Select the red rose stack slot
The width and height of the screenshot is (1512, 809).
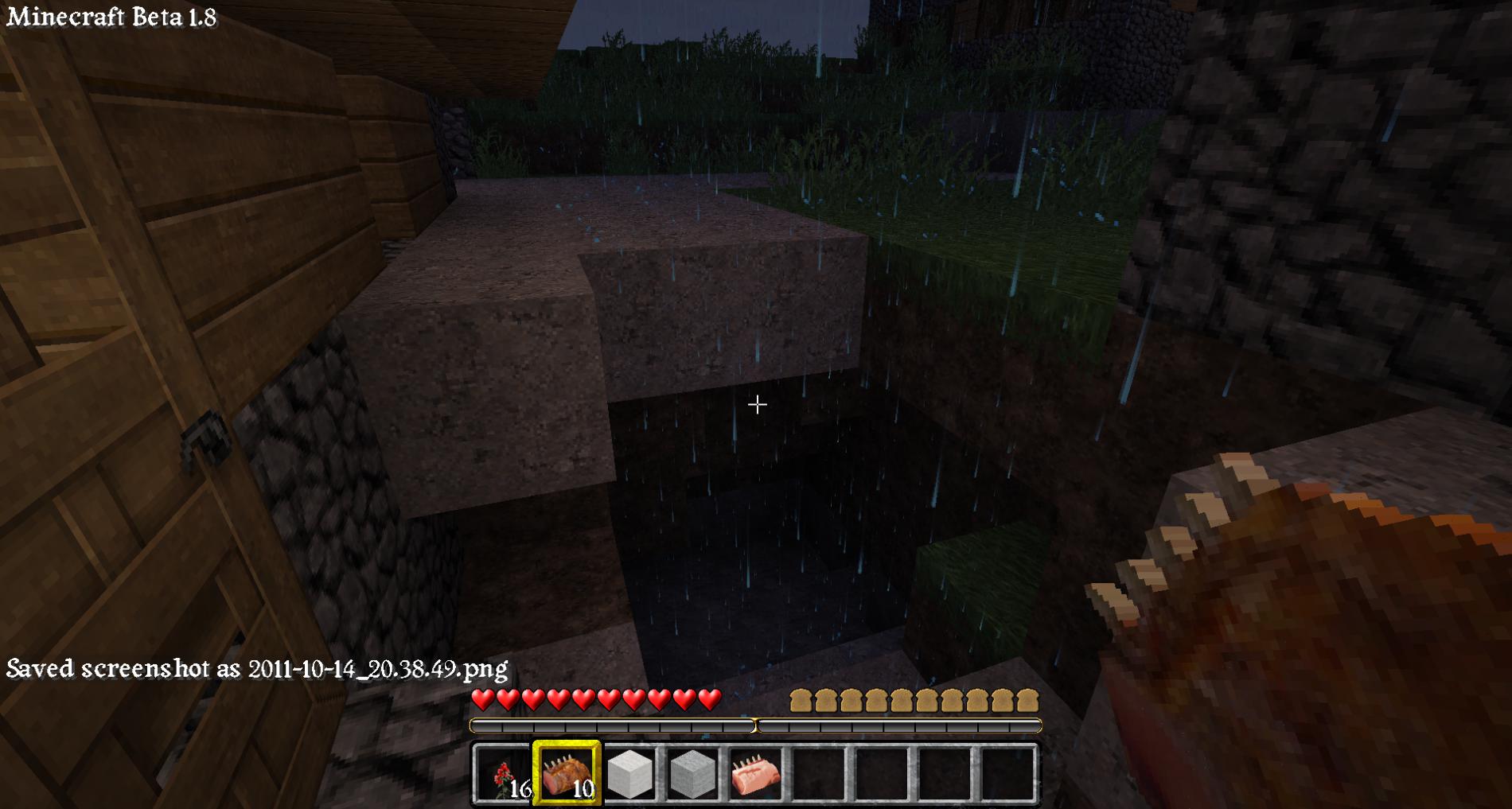503,775
